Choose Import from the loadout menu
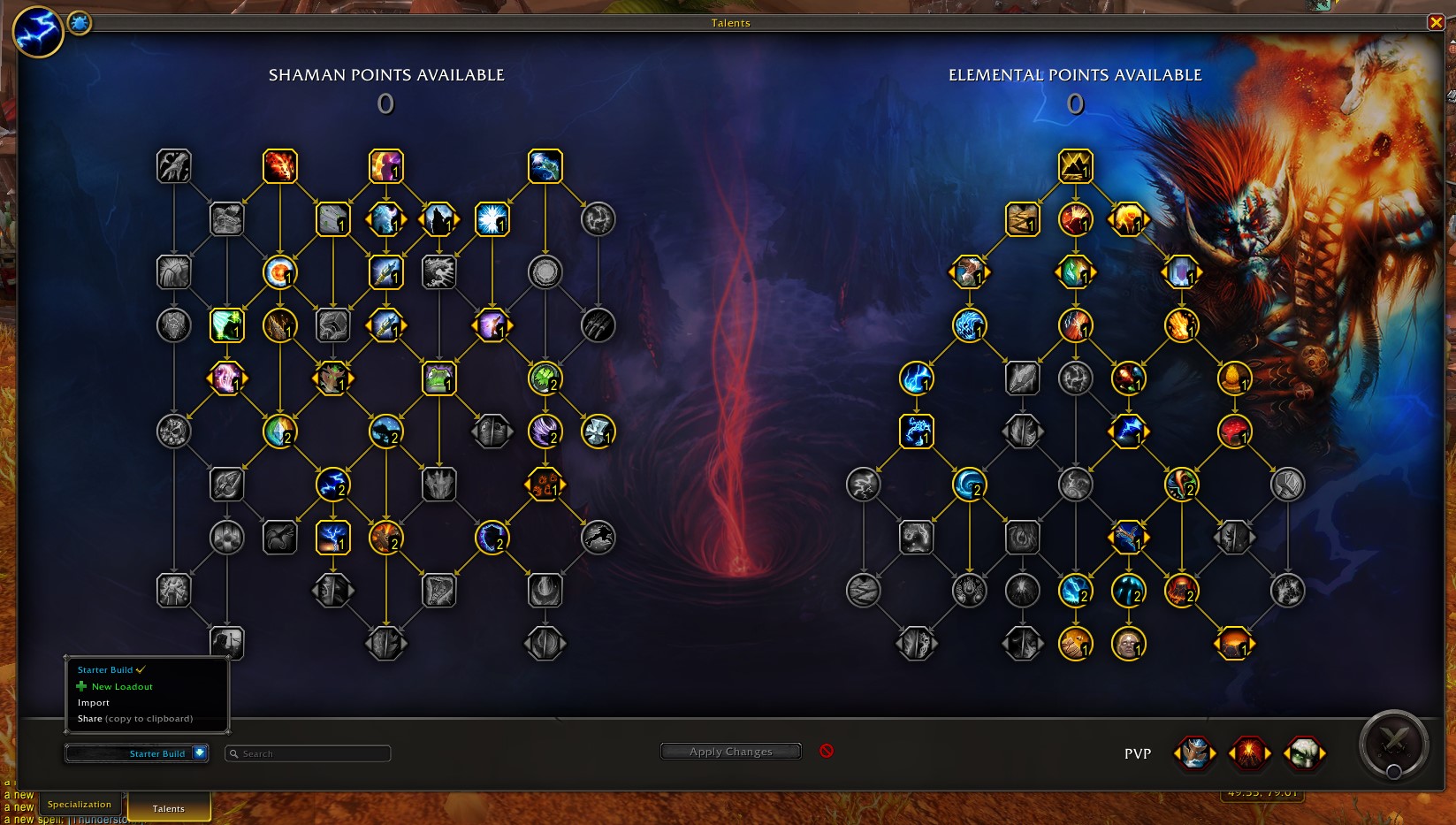This screenshot has width=1456, height=825. (93, 702)
